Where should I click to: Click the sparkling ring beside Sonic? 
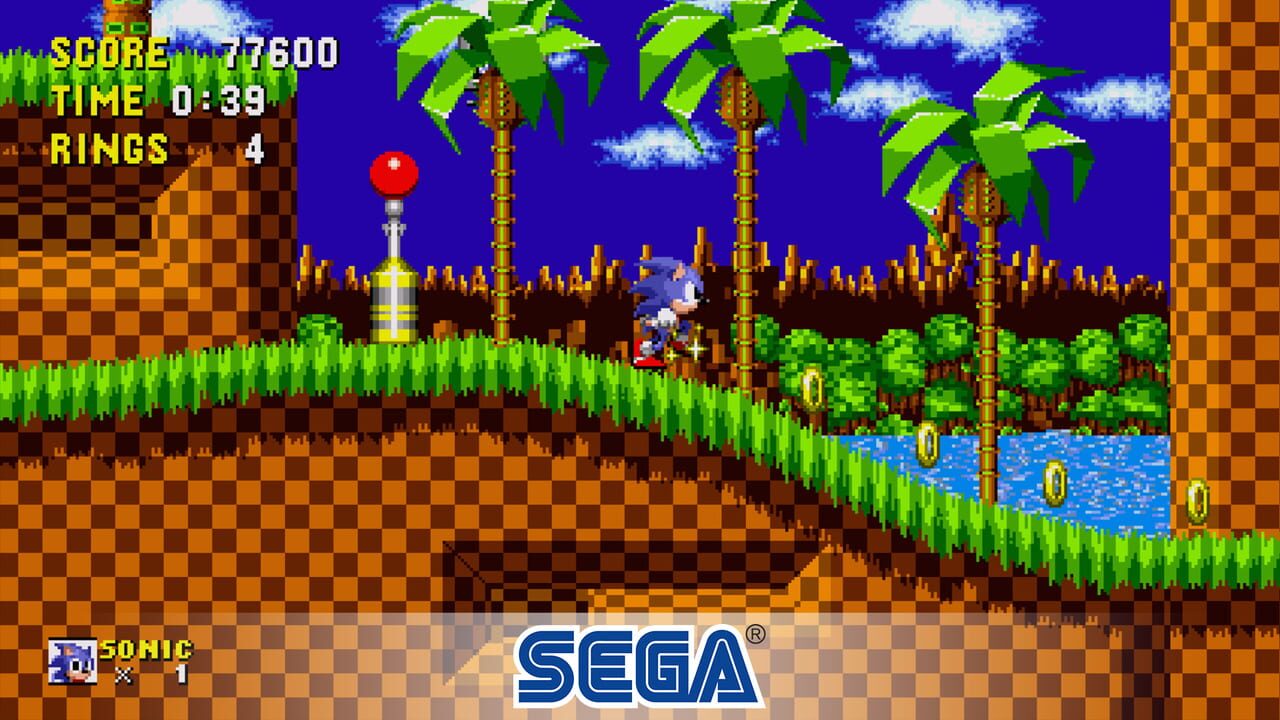pyautogui.click(x=694, y=350)
